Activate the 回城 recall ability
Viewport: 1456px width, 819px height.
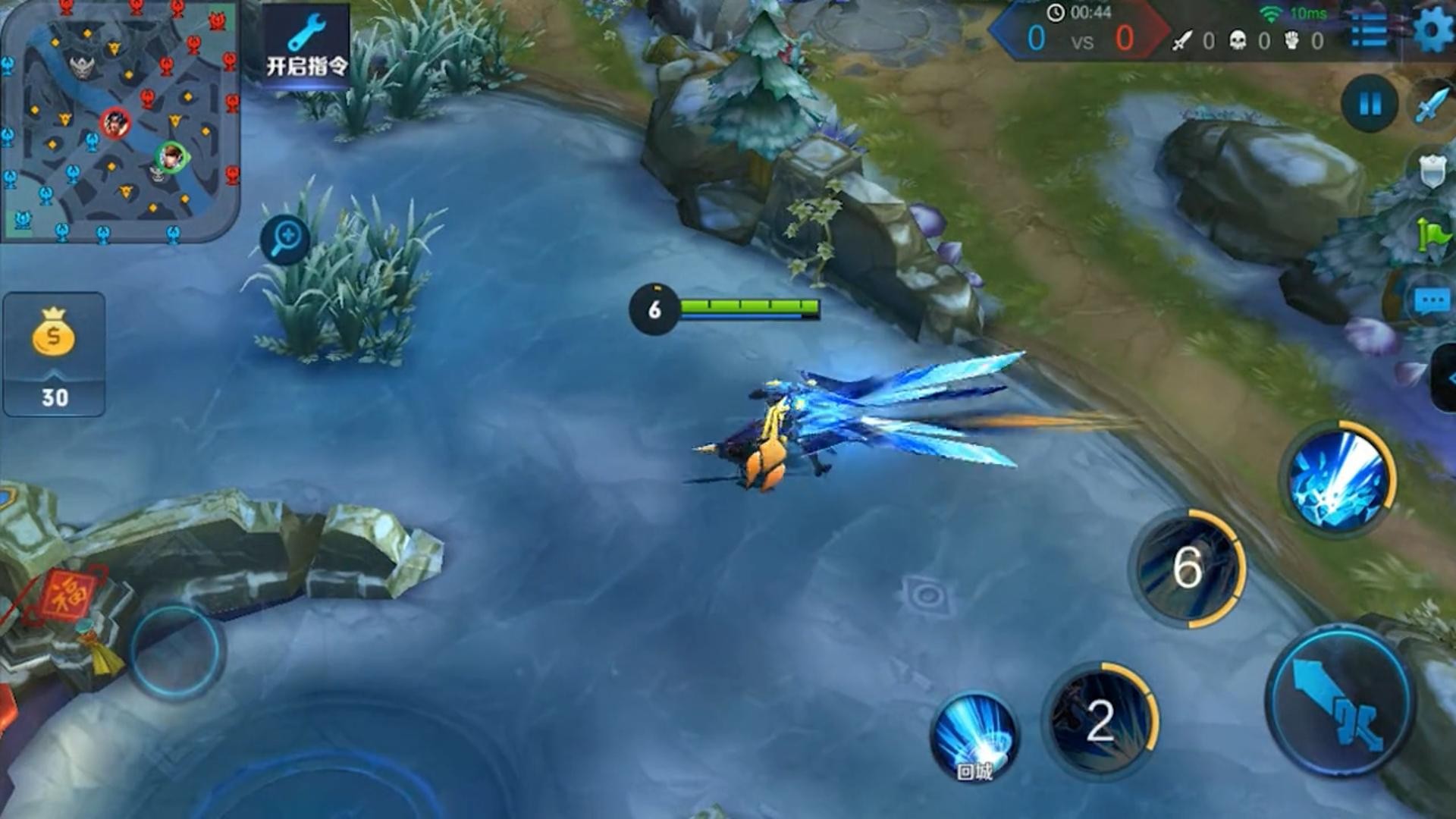point(974,736)
